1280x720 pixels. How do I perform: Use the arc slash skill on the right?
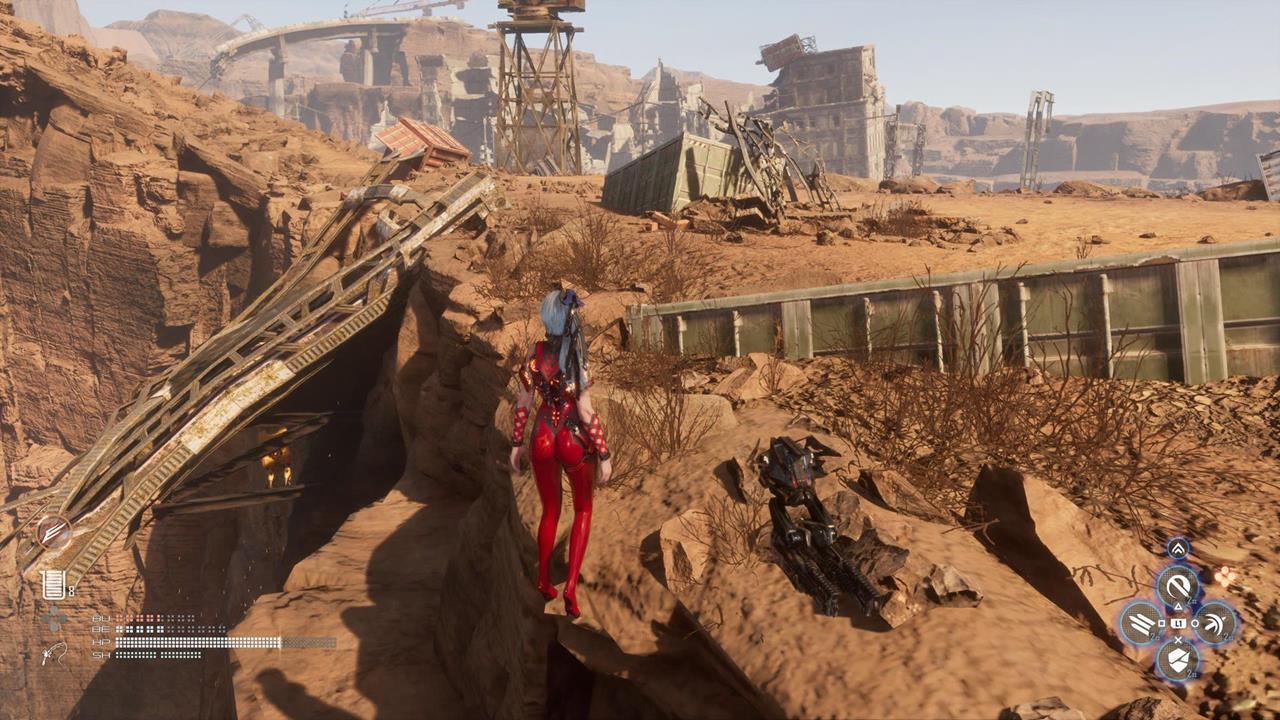[x=1216, y=623]
